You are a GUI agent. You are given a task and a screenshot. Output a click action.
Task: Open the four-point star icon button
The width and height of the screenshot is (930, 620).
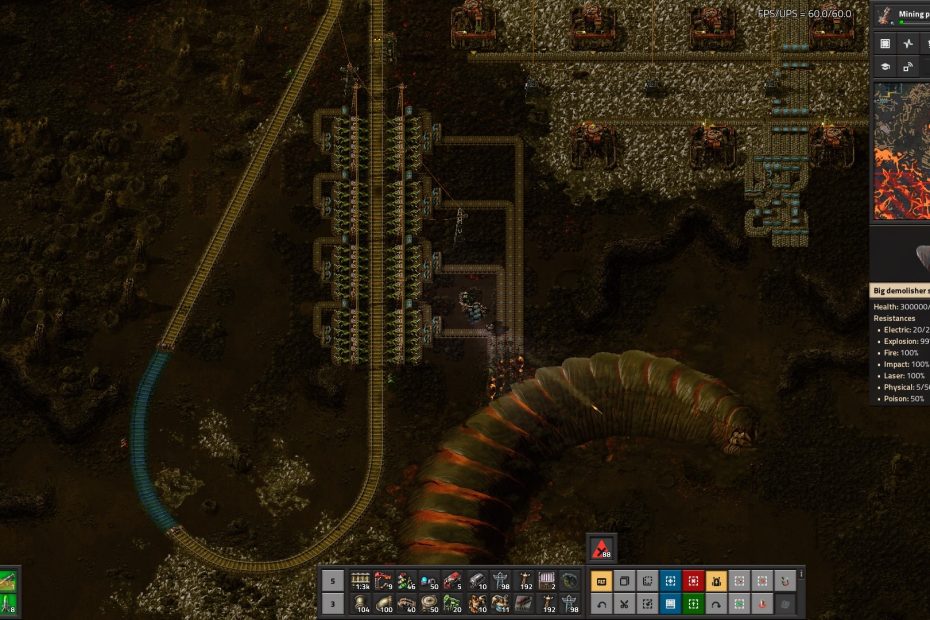click(908, 43)
